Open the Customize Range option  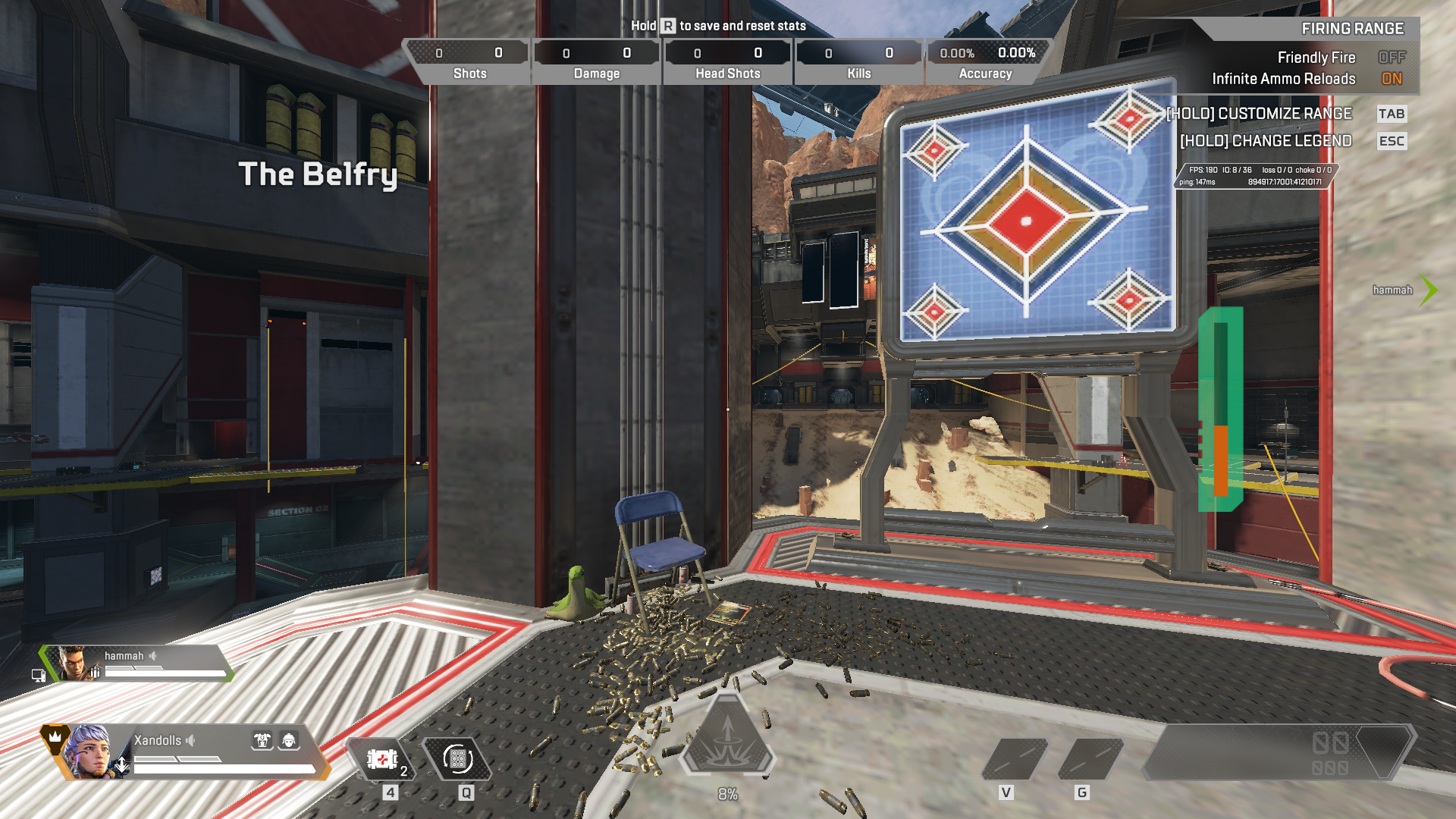1259,114
